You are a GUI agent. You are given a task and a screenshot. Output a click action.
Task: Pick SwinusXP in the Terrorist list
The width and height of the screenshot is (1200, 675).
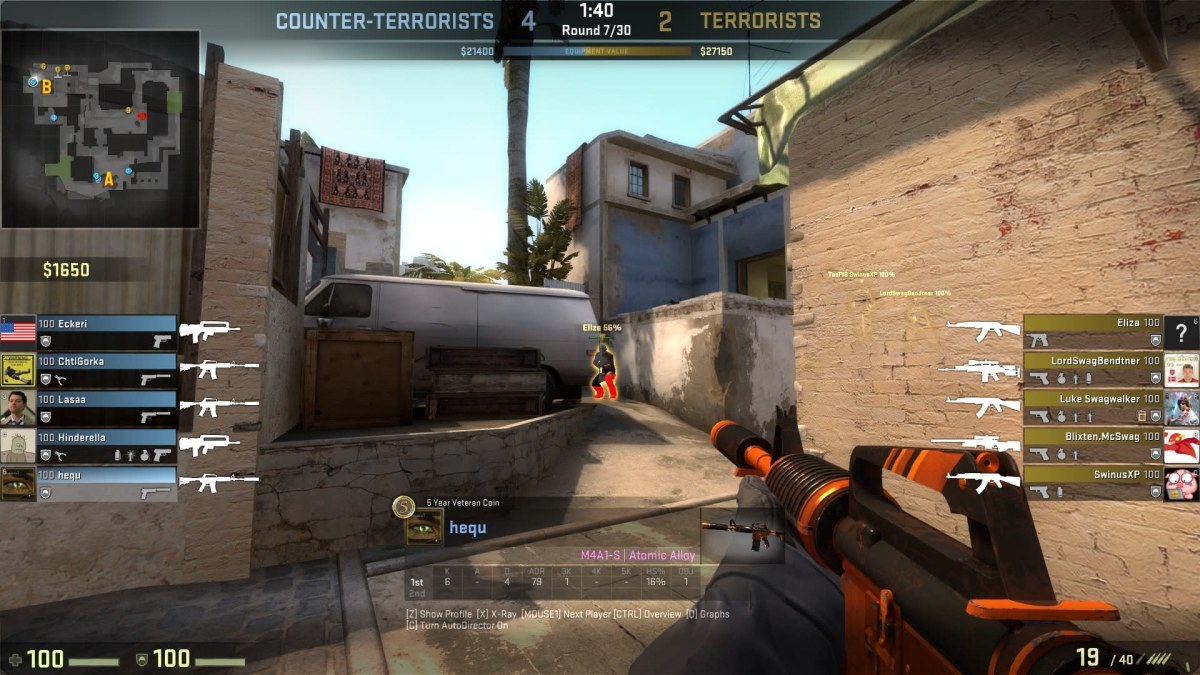1092,483
